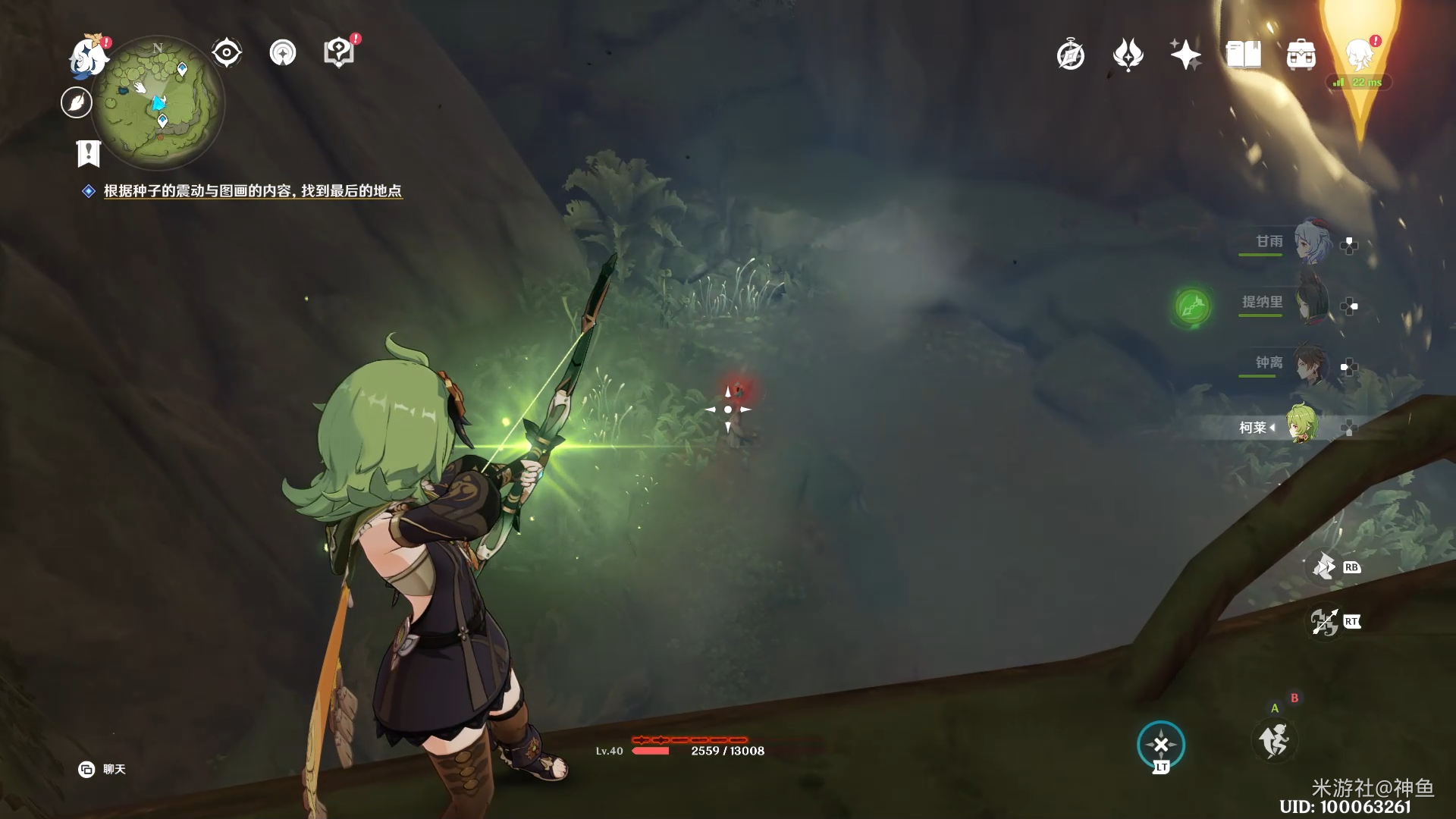Open the Paimon menu icon

[x=89, y=58]
